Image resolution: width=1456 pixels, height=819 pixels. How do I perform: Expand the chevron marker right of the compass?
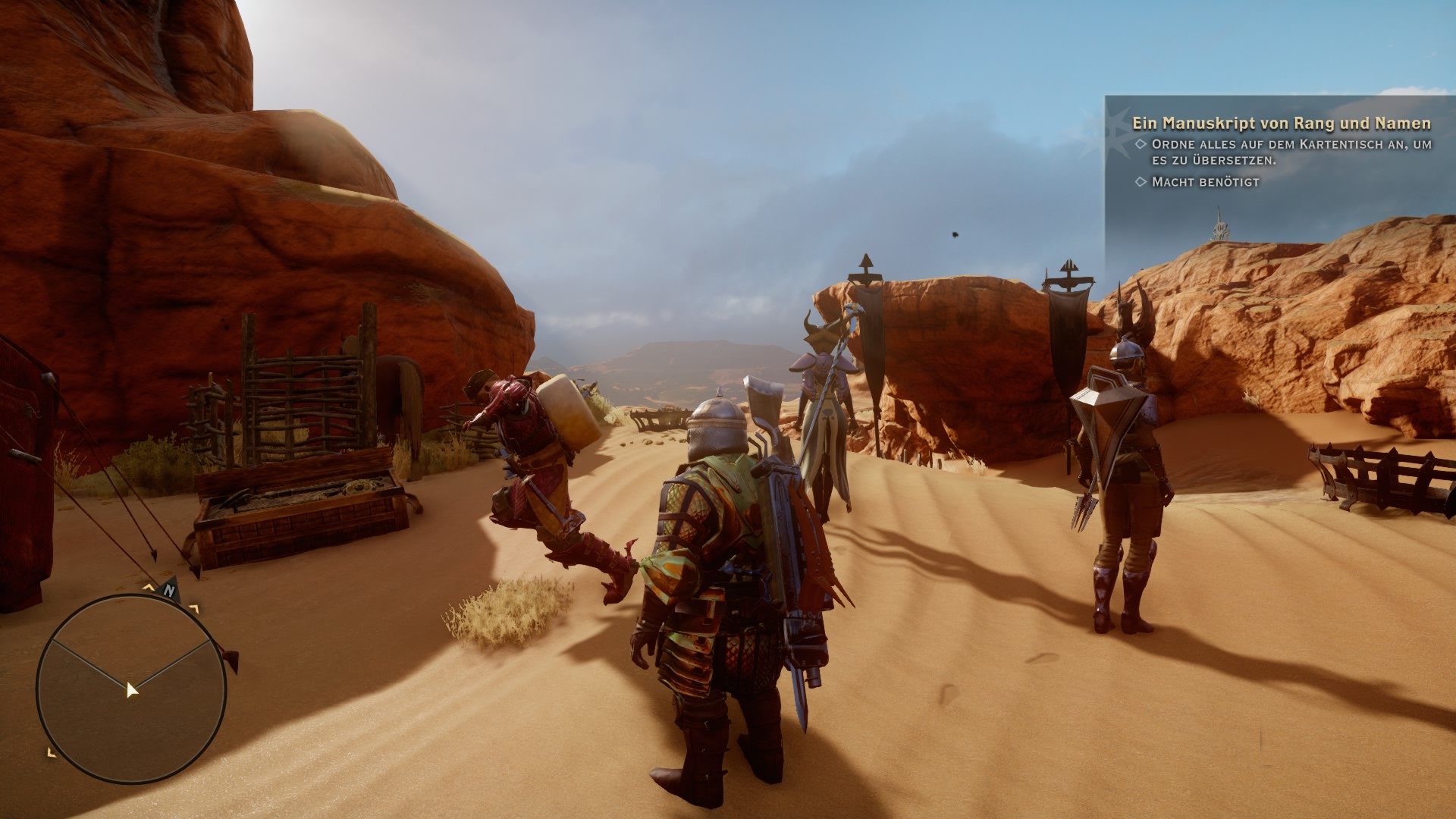click(193, 607)
